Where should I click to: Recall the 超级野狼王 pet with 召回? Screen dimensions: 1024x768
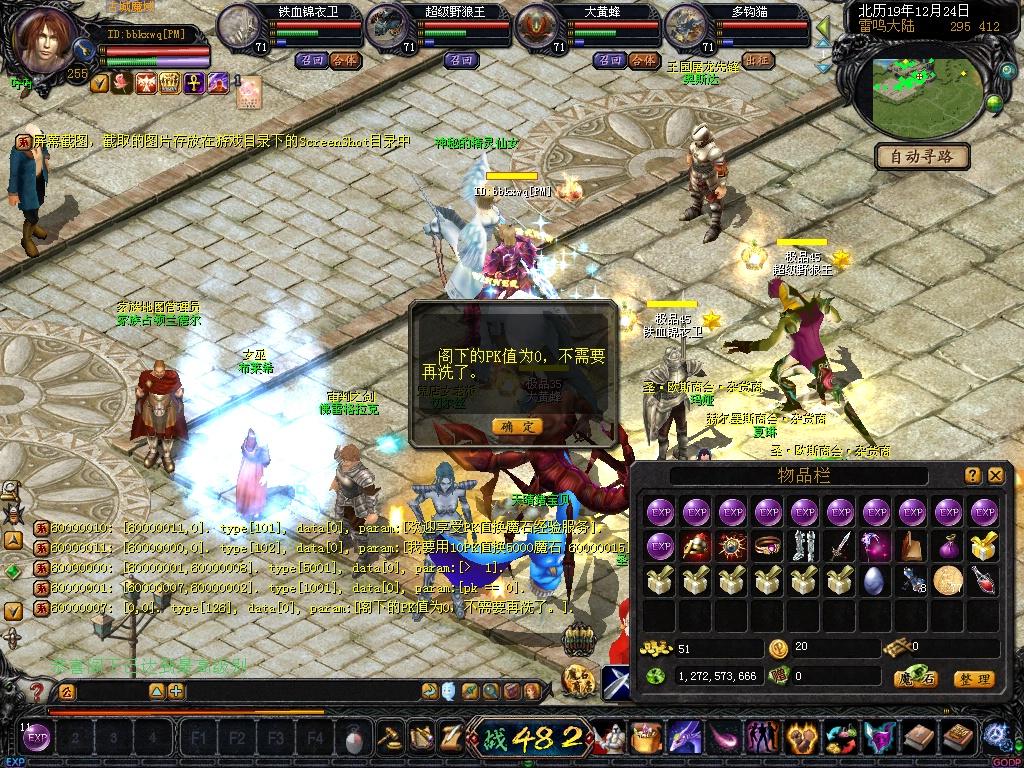461,61
